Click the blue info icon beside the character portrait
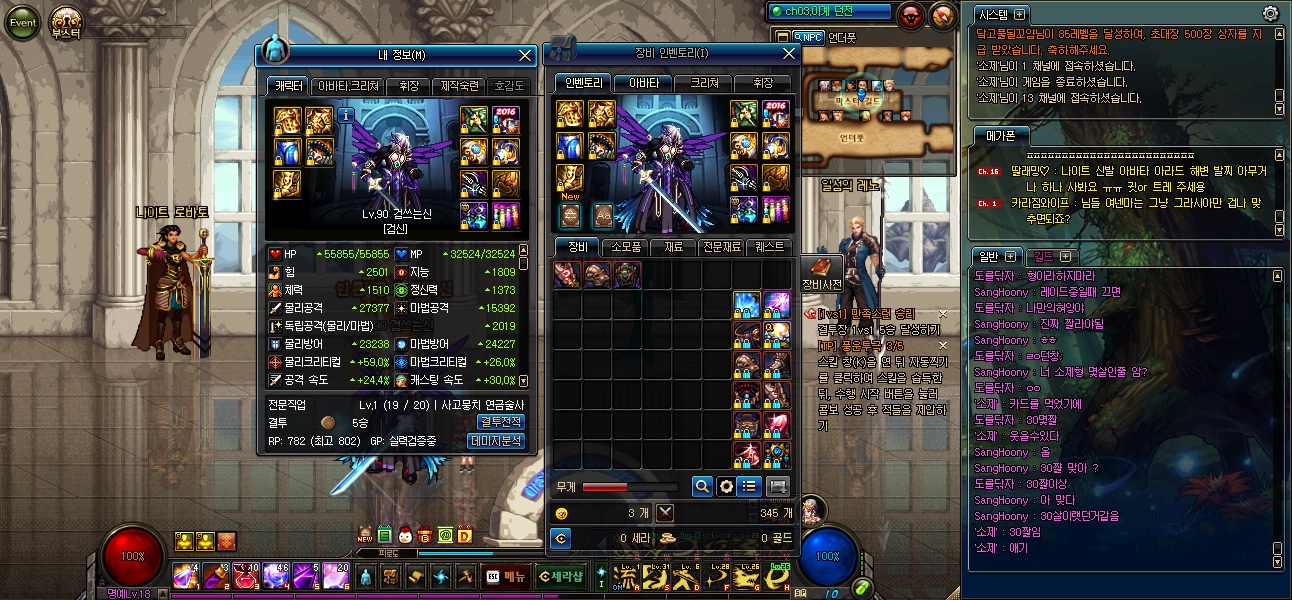 click(x=346, y=116)
